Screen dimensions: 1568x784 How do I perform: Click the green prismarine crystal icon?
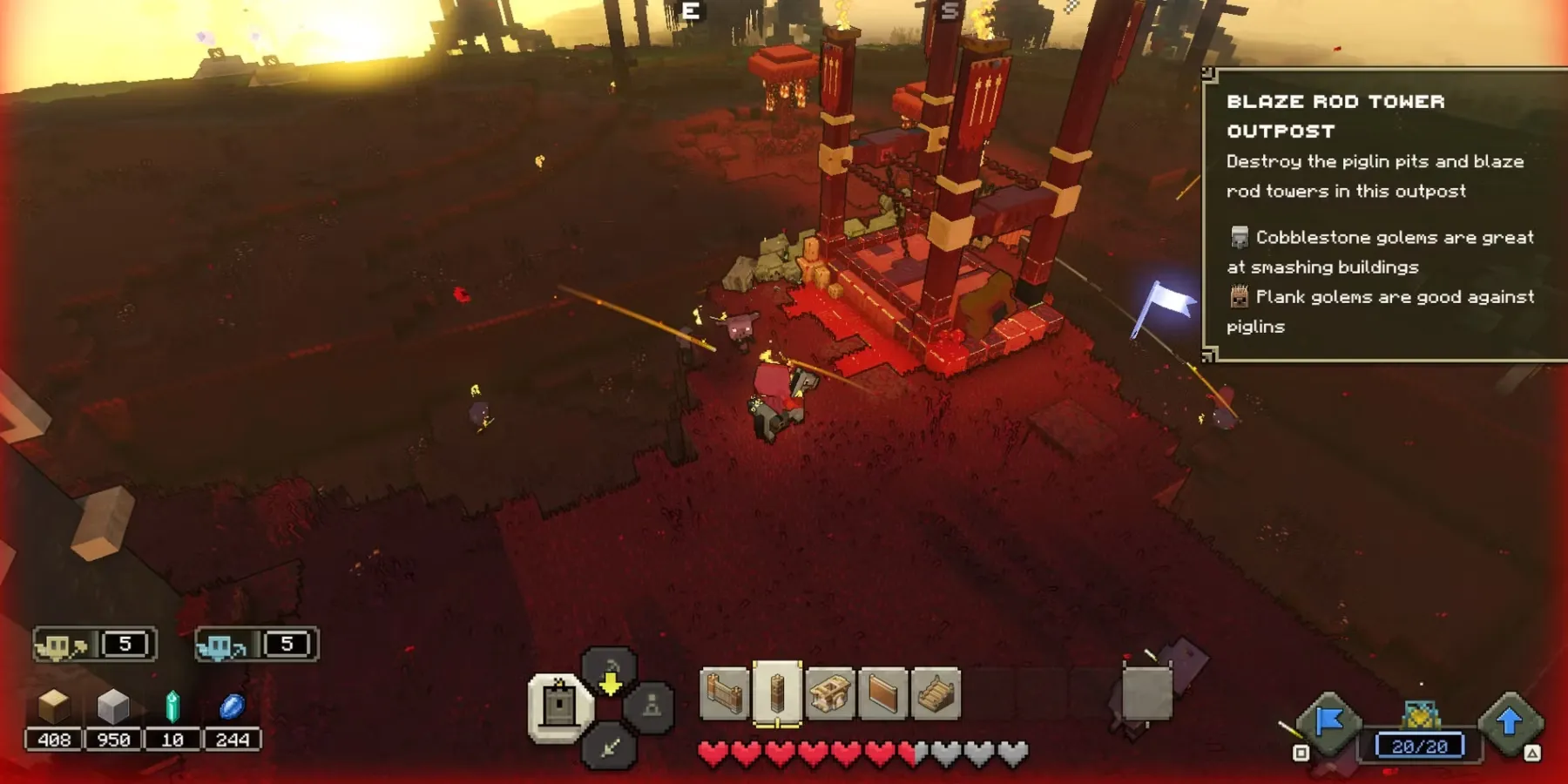point(172,706)
